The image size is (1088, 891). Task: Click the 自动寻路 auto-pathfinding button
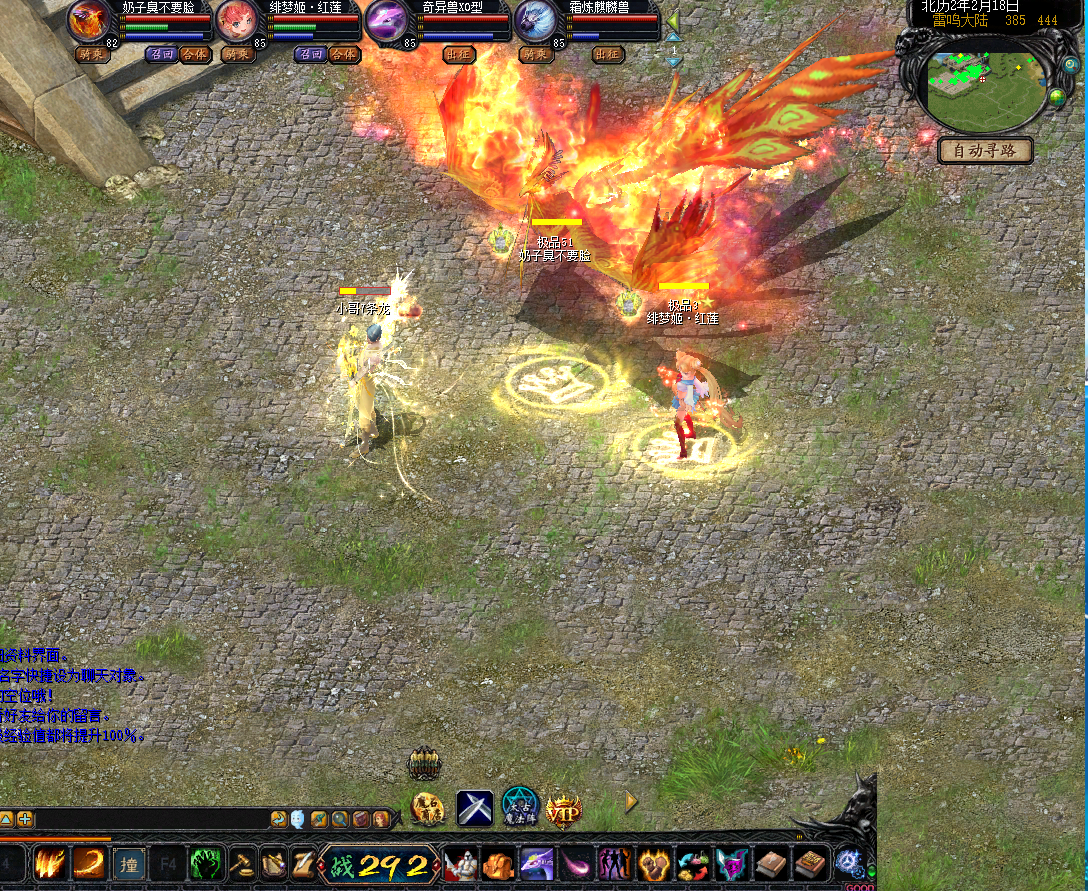pos(986,151)
